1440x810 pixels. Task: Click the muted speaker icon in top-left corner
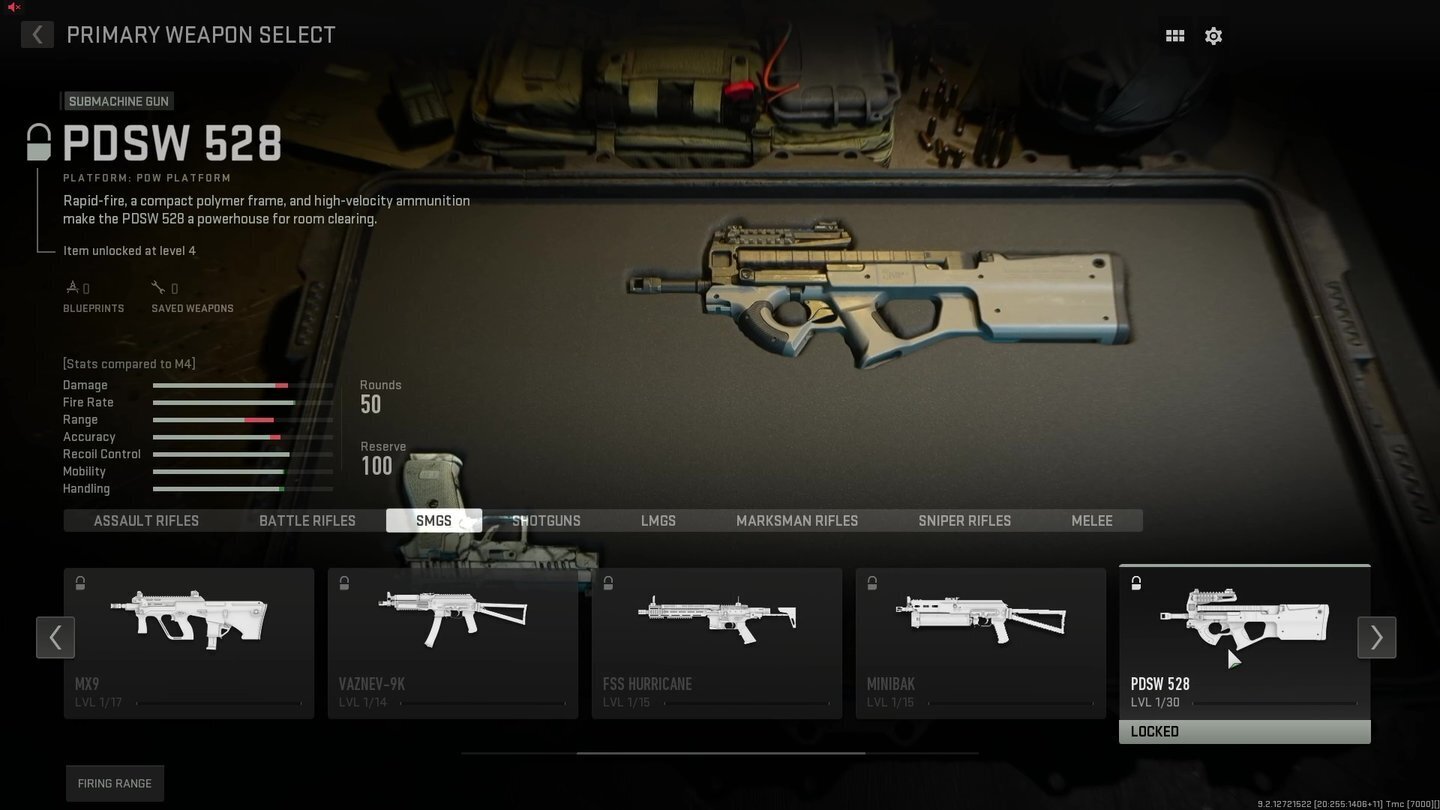click(x=13, y=7)
